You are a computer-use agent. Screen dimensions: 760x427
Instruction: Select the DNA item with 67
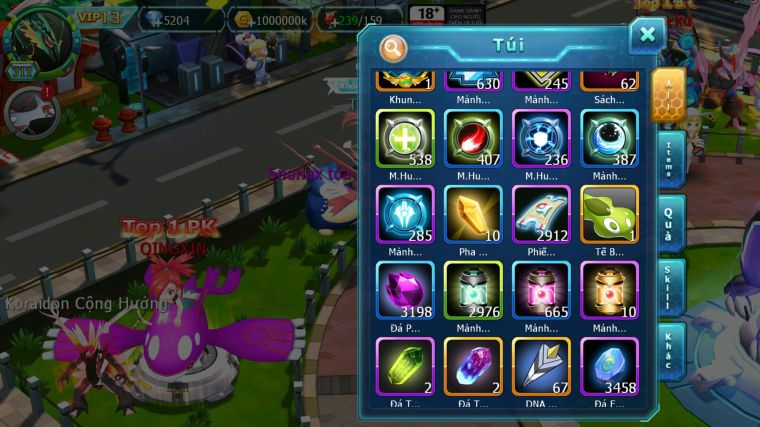pyautogui.click(x=541, y=366)
